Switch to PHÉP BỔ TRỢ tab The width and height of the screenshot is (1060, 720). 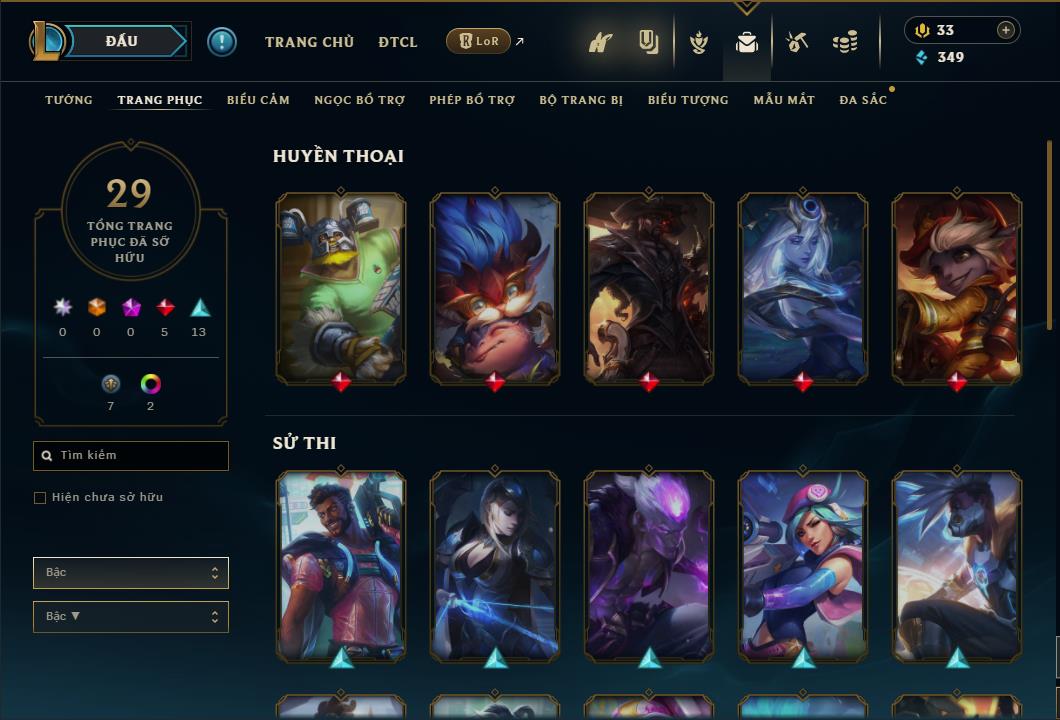tap(472, 100)
